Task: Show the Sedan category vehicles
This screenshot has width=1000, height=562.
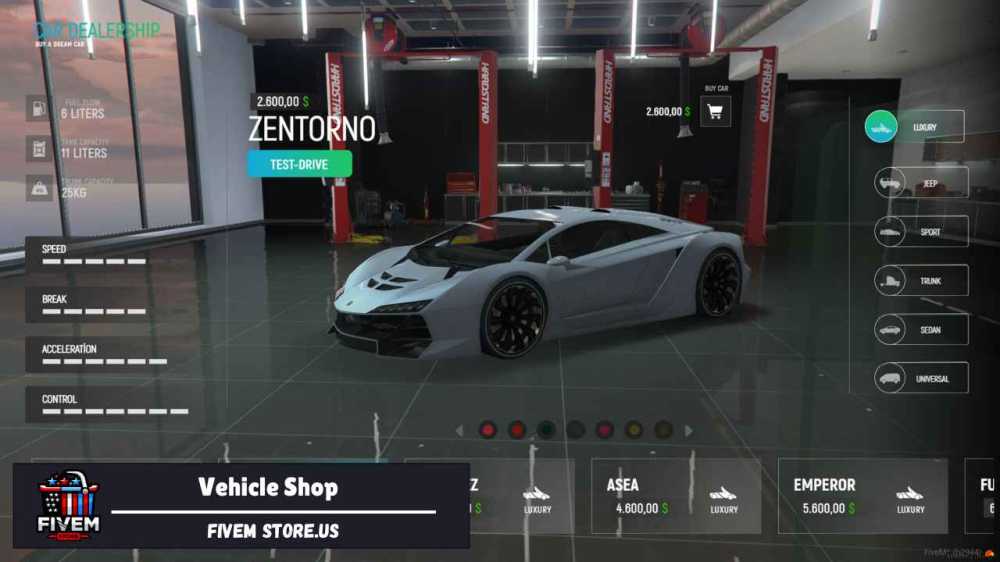Action: [920, 329]
